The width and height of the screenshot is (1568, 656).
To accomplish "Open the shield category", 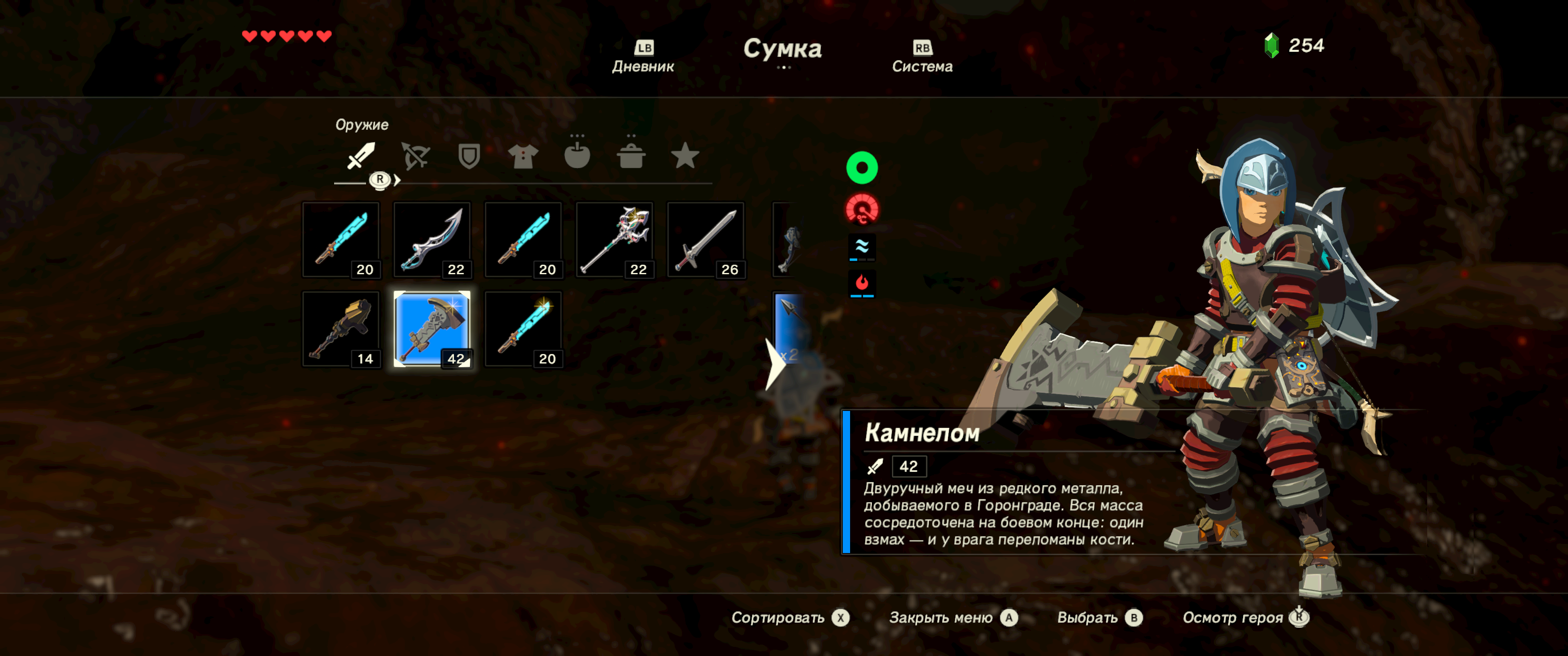I will pos(469,156).
